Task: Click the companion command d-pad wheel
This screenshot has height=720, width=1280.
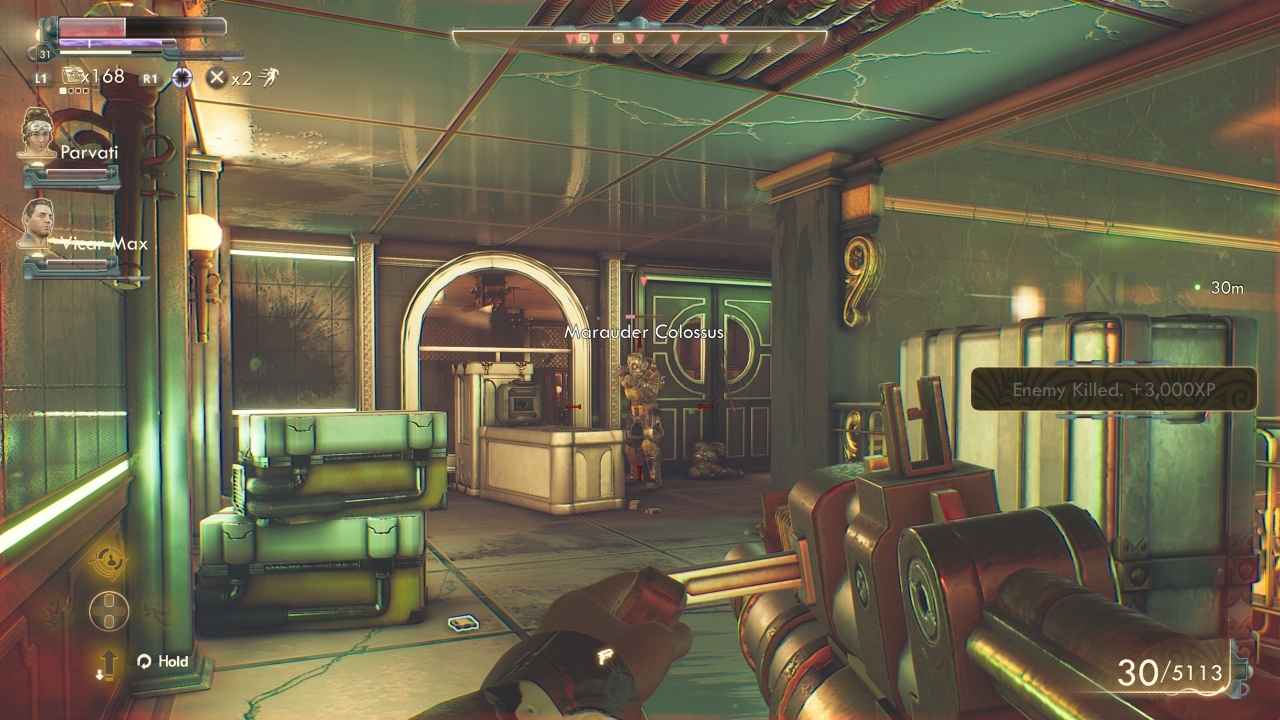Action: [109, 611]
